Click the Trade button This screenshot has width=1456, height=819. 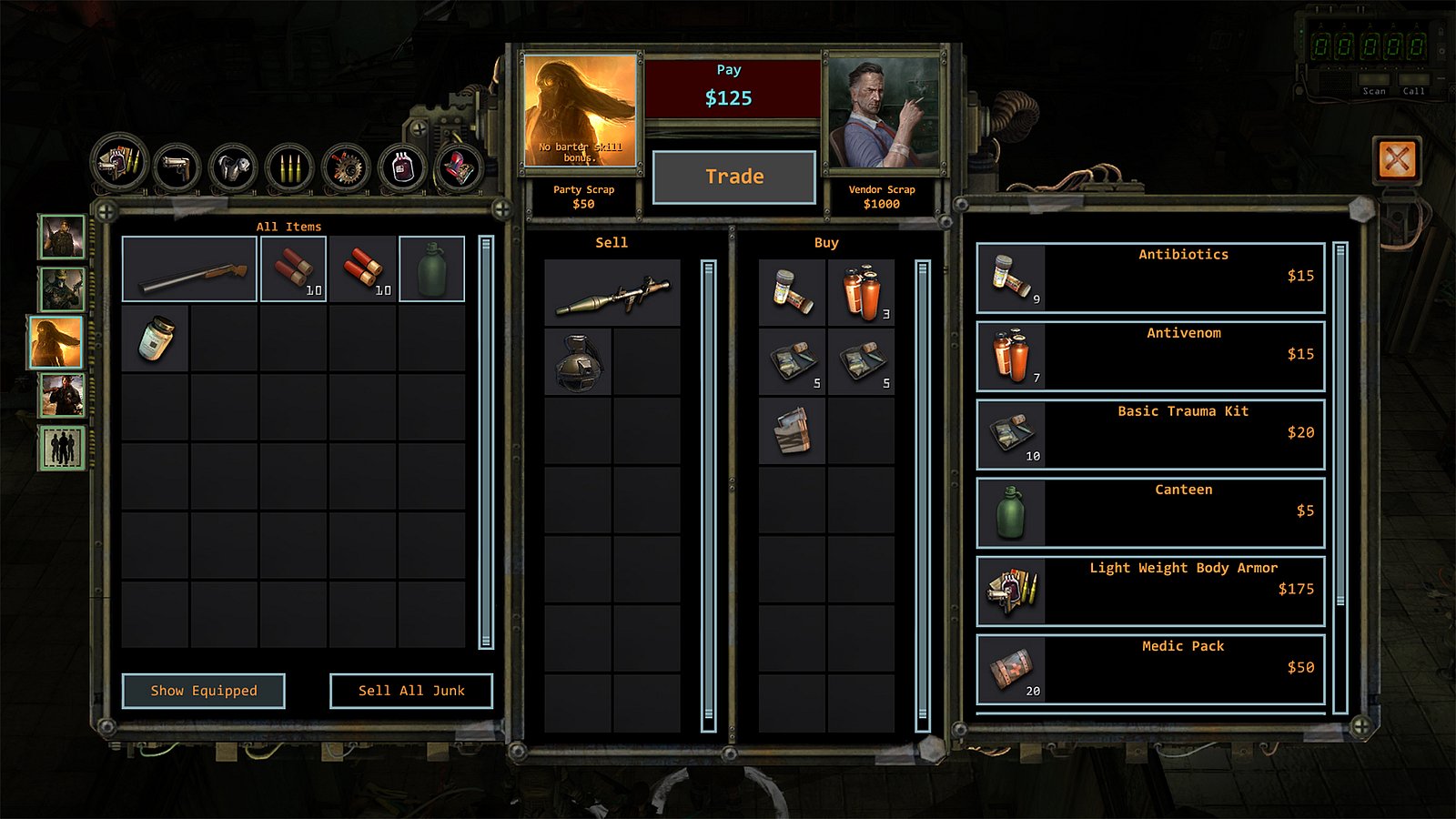pos(733,177)
